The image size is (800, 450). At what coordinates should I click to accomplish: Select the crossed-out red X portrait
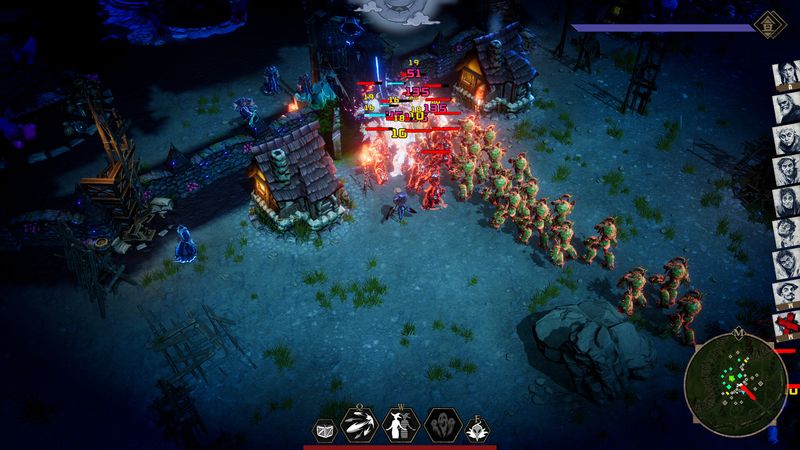[785, 326]
